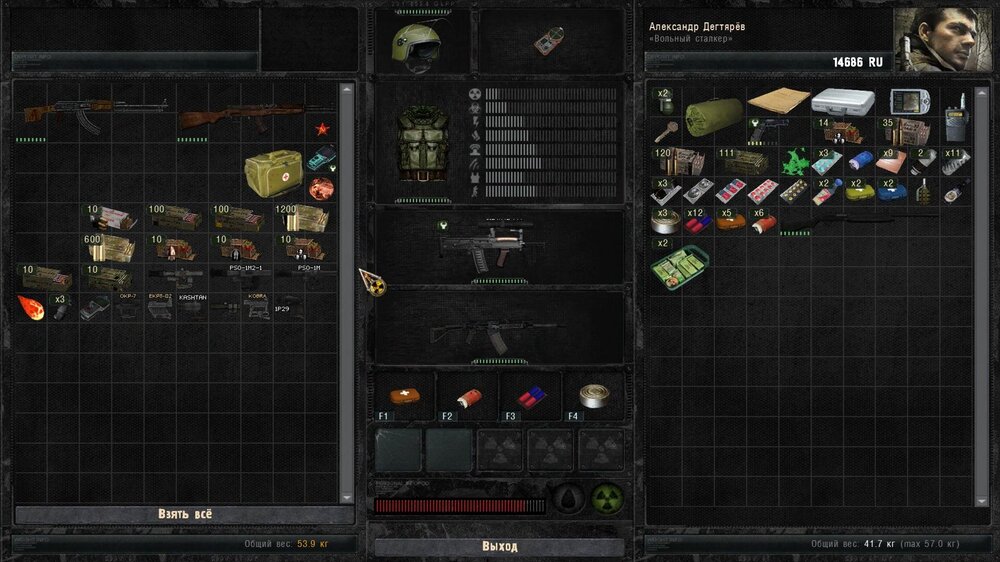Select the equipped detector slot

click(549, 41)
